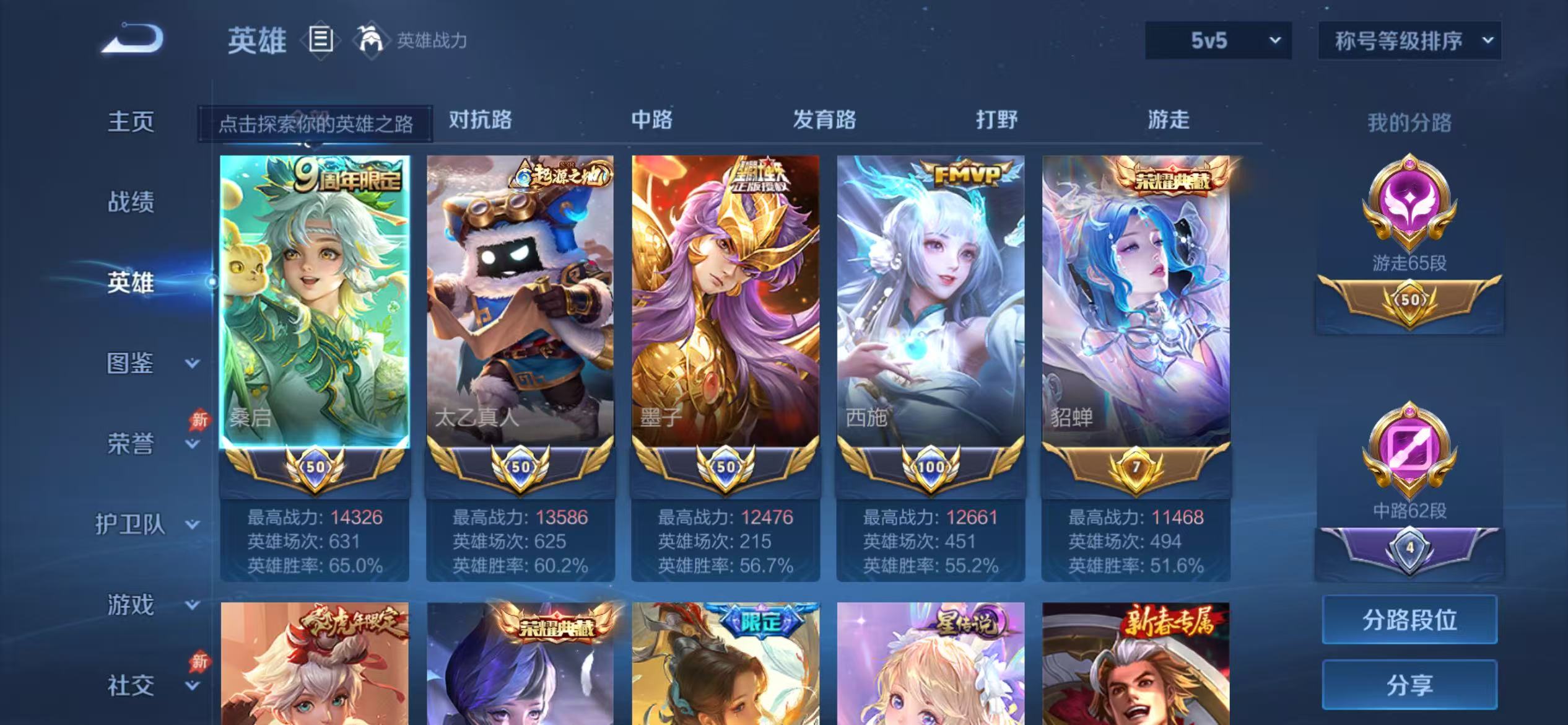Click the 分路段位 lane rank button
The image size is (1568, 725).
pyautogui.click(x=1410, y=618)
